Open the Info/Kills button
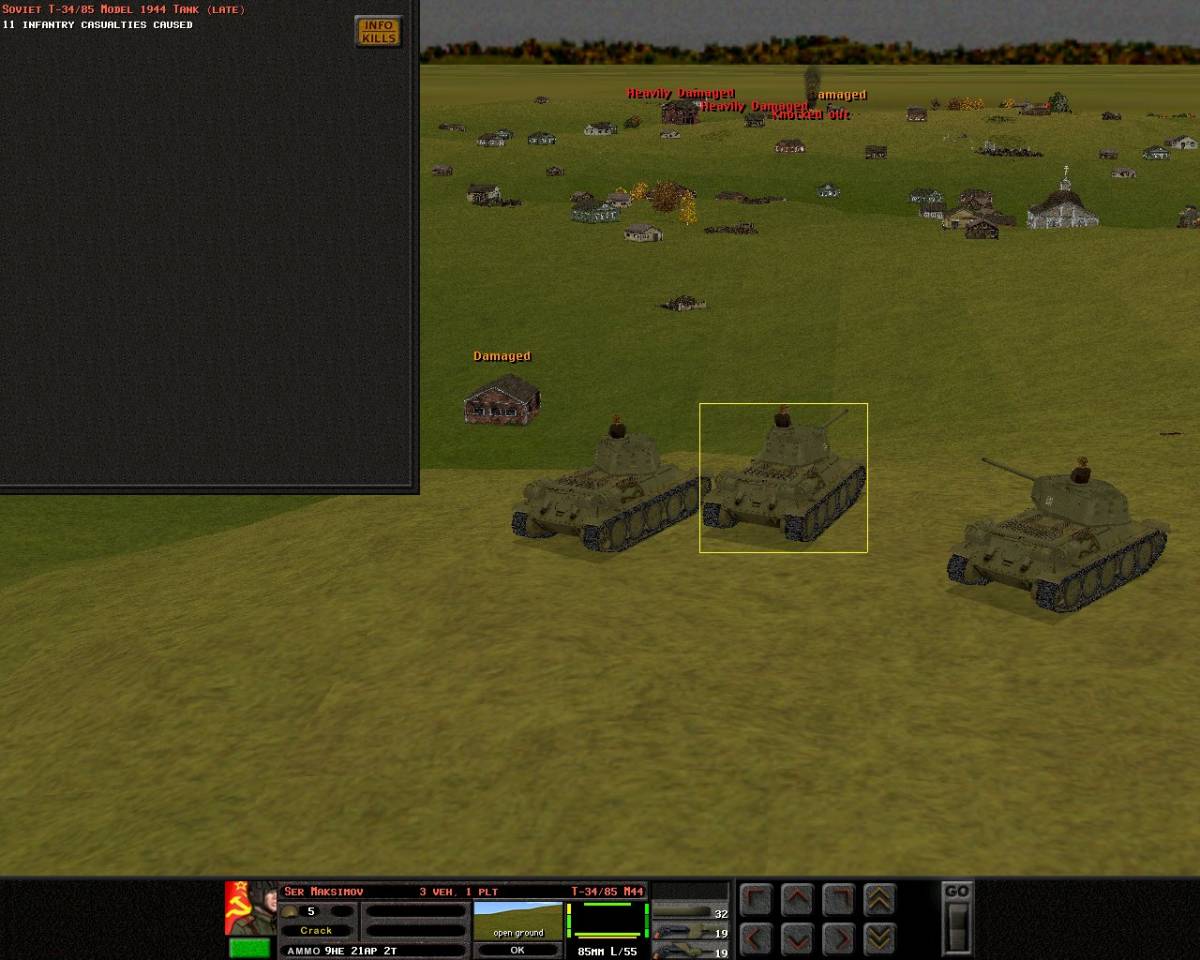This screenshot has height=960, width=1200. [x=379, y=31]
